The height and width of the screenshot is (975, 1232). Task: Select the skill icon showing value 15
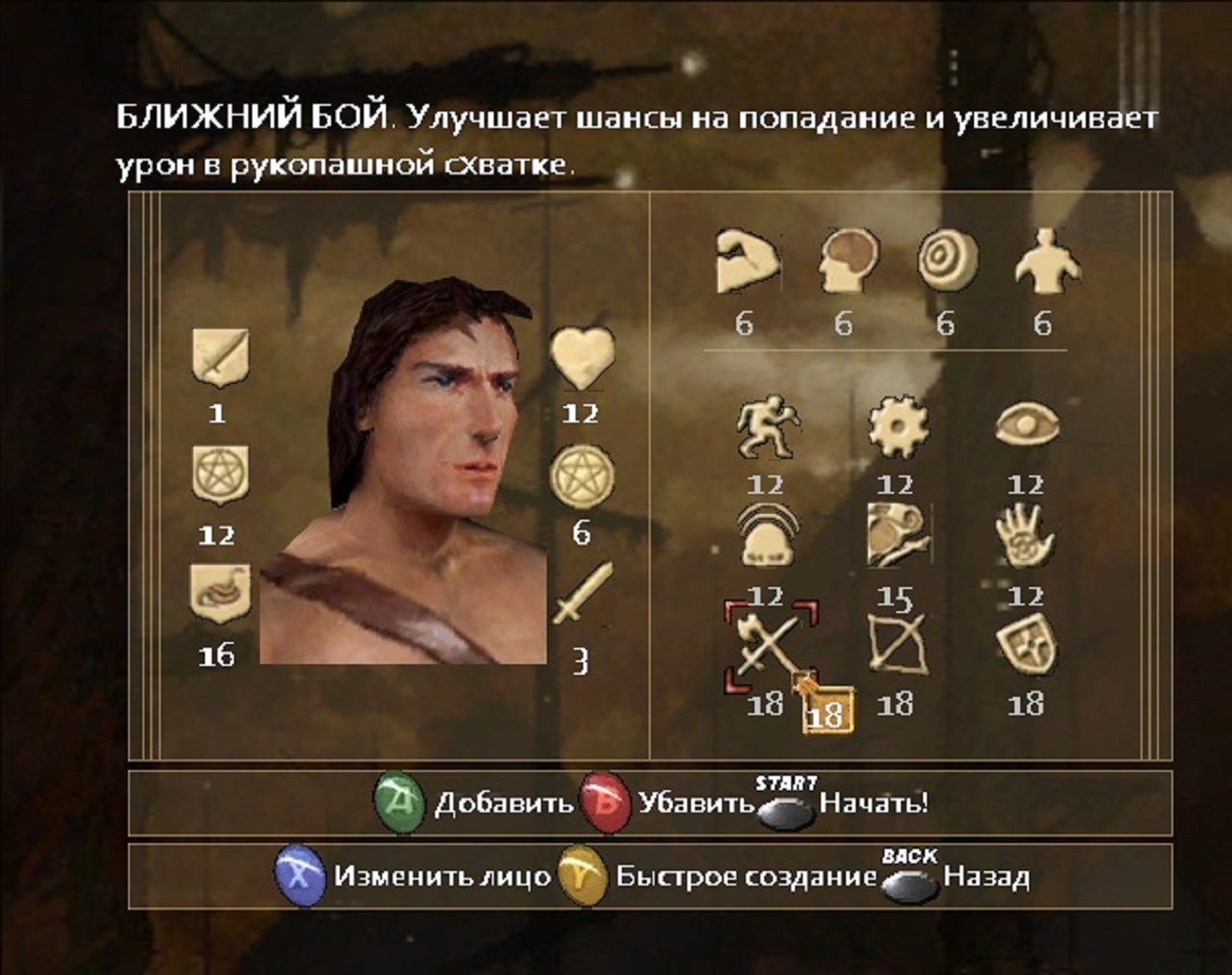(x=897, y=535)
